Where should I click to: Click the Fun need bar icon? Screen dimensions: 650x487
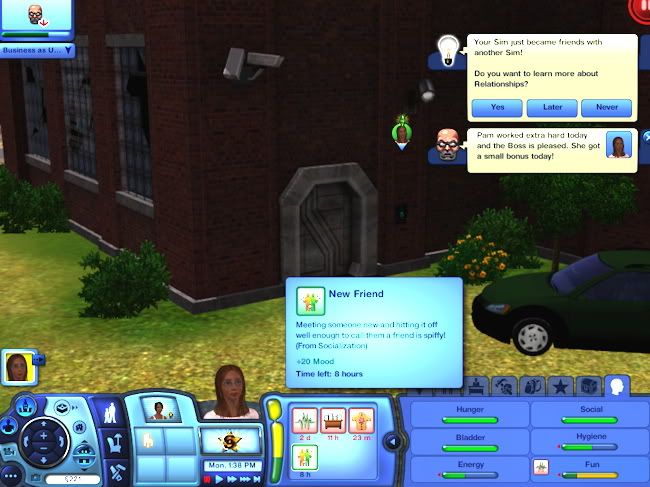541,466
